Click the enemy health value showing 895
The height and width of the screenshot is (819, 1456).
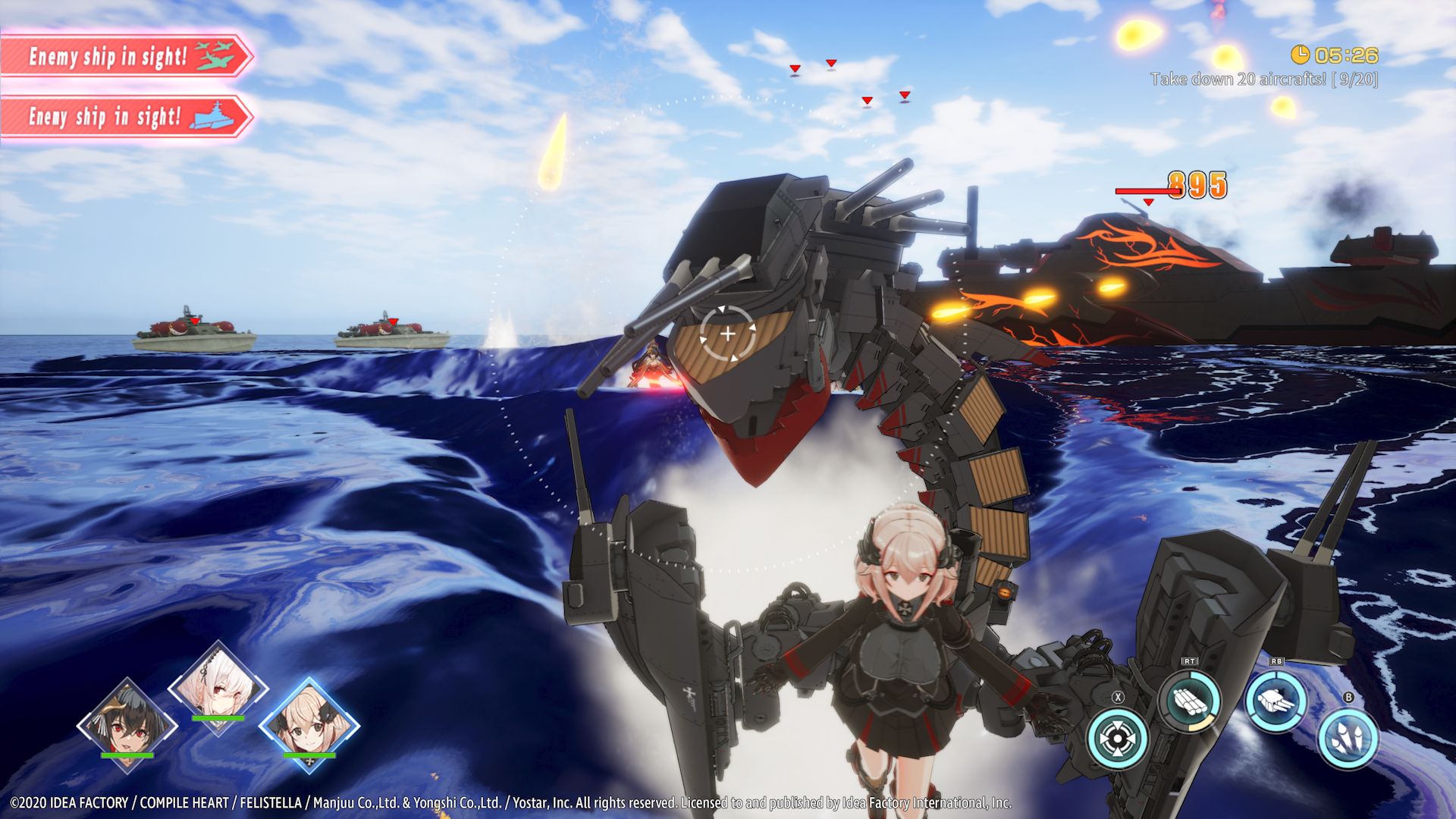[x=1199, y=186]
